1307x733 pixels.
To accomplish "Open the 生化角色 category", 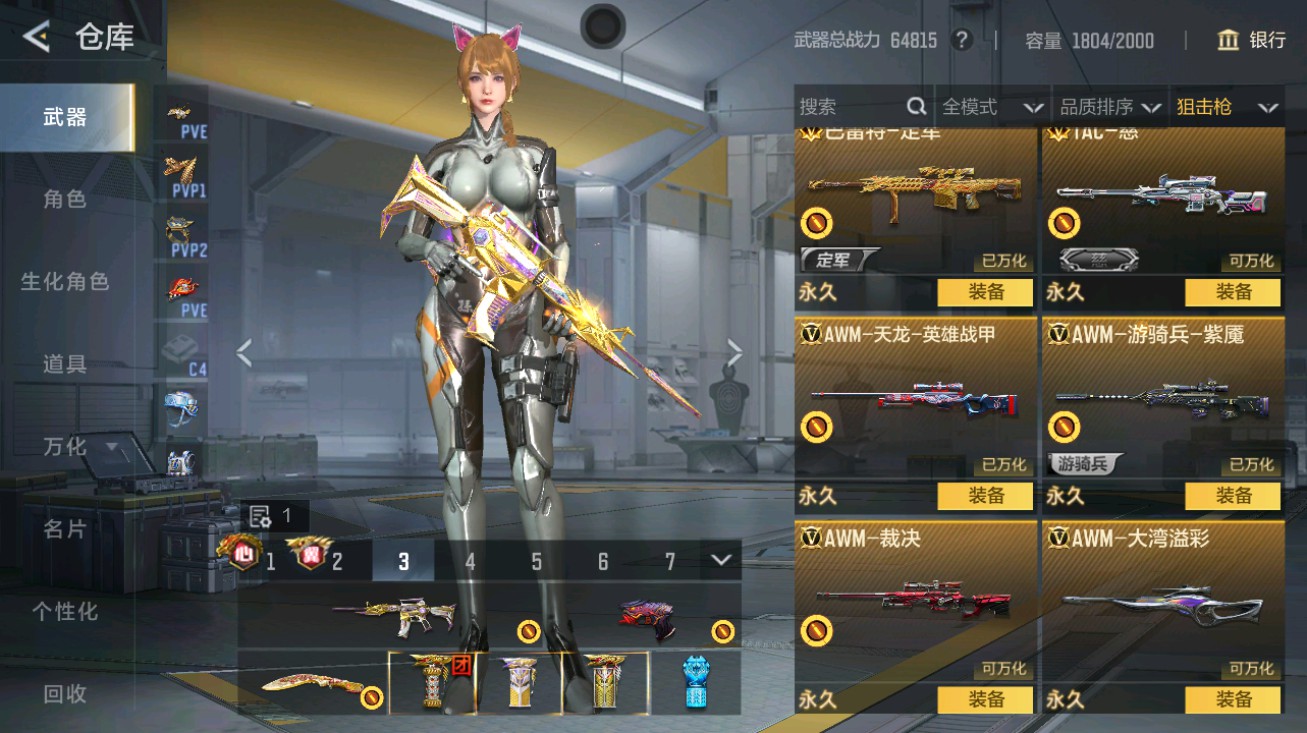I will (x=65, y=282).
